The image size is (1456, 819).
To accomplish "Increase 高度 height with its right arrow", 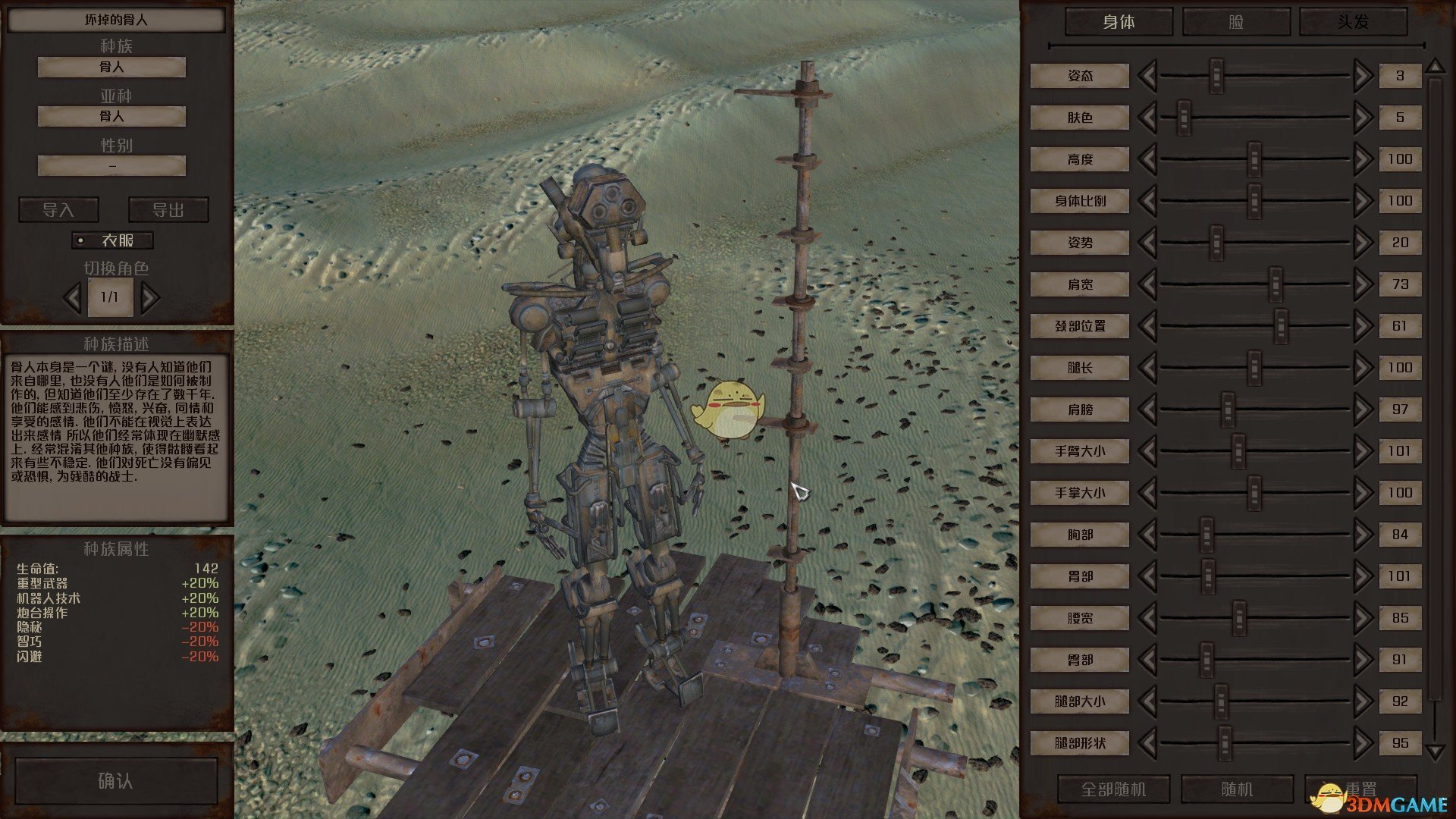I will pyautogui.click(x=1363, y=159).
